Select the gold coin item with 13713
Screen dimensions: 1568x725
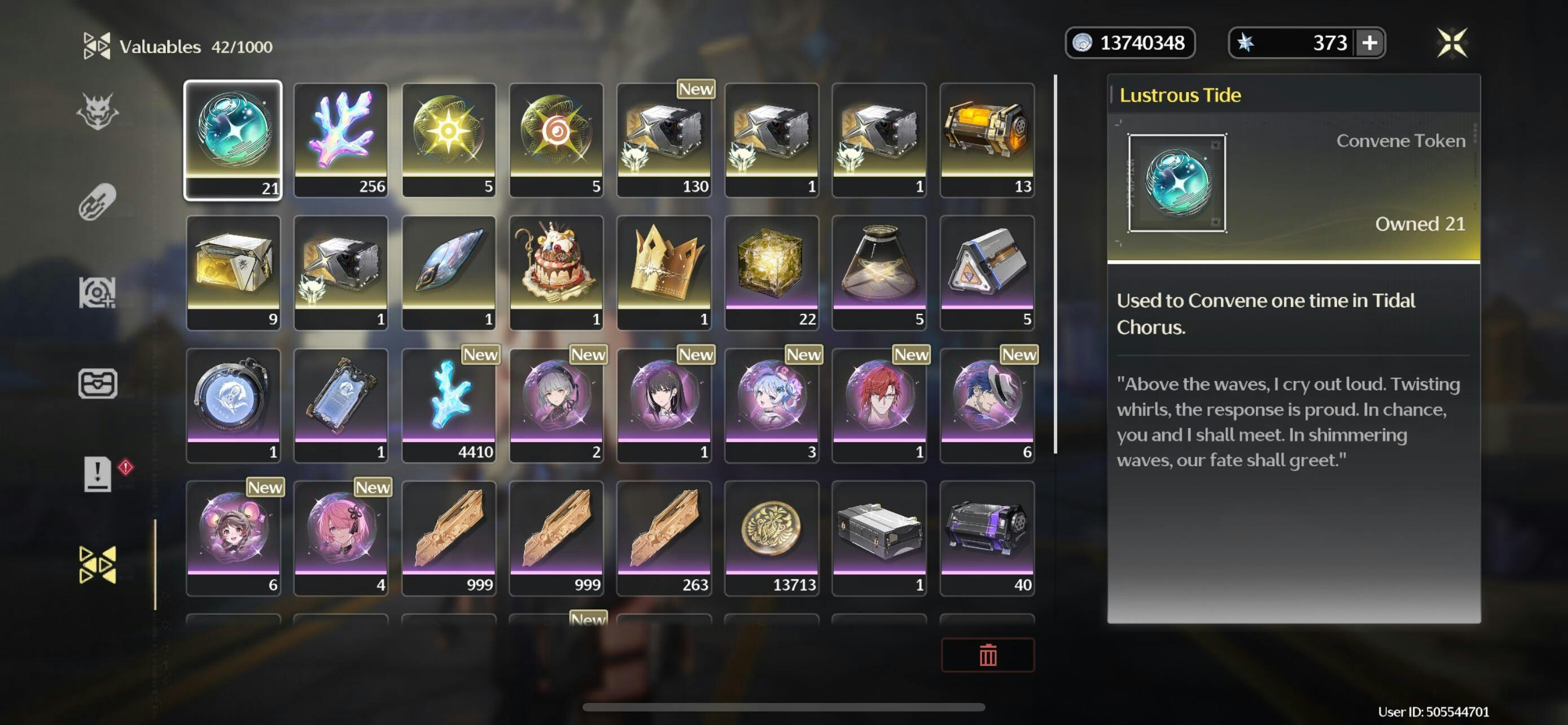coord(771,538)
